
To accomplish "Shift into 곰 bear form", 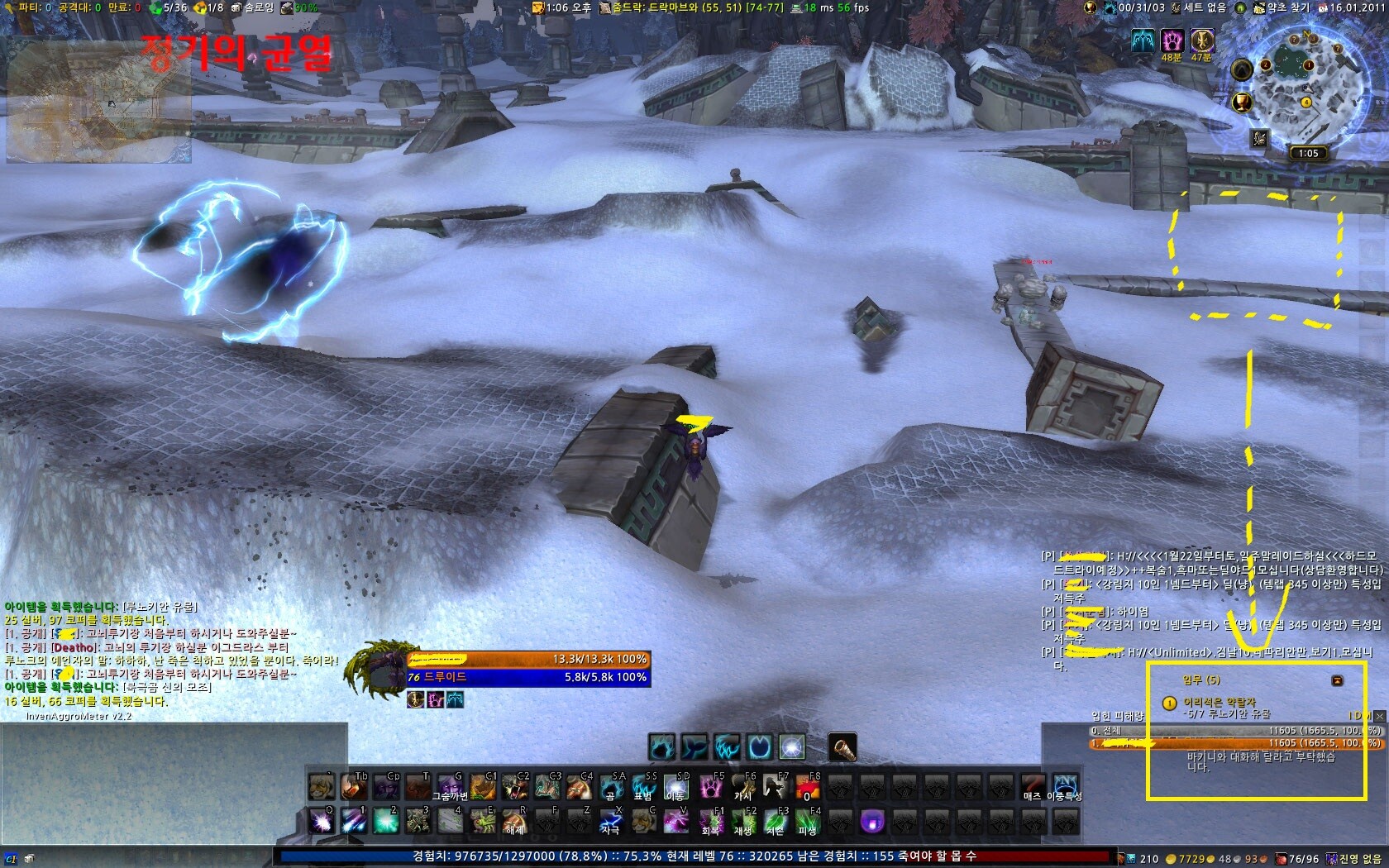I will (611, 786).
